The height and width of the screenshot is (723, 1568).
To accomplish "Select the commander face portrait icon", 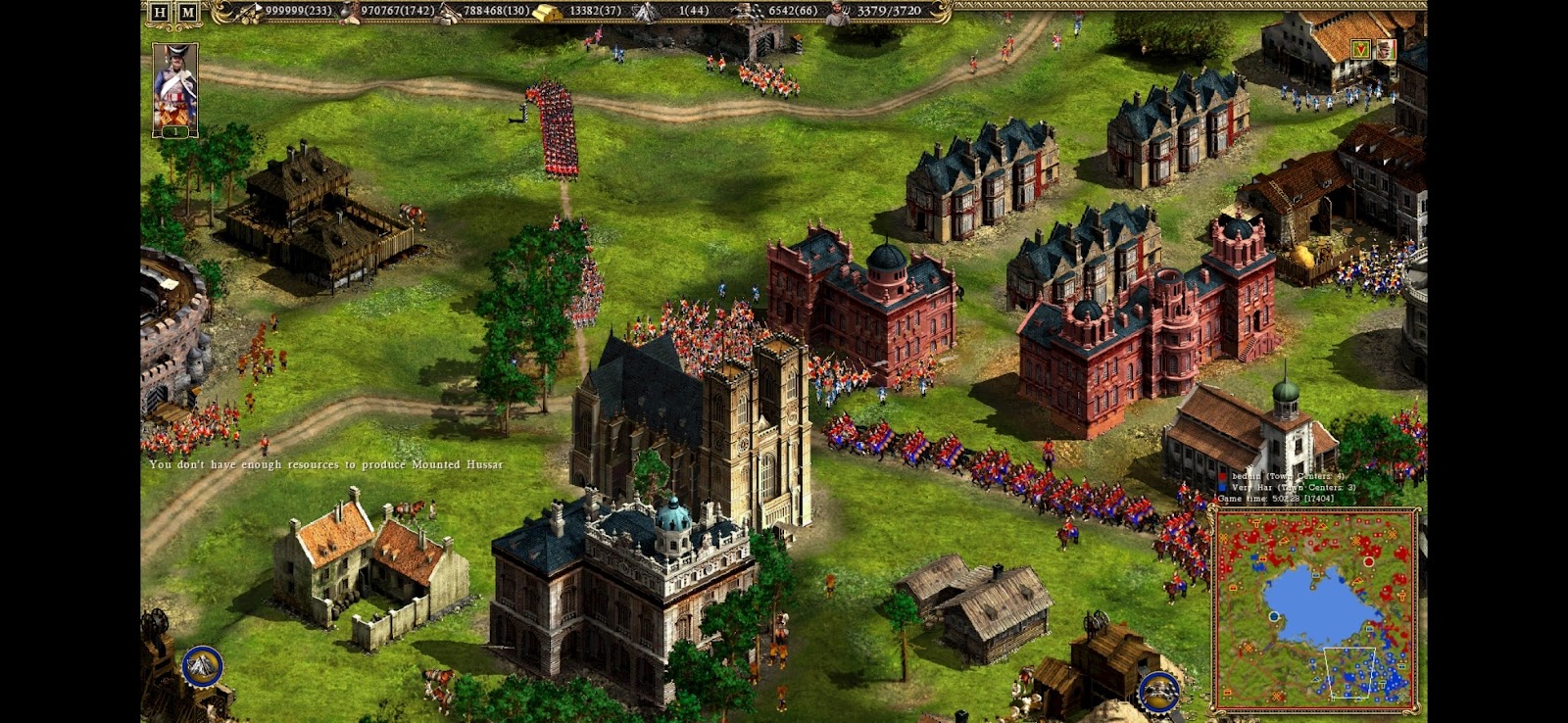I will pos(1385,49).
